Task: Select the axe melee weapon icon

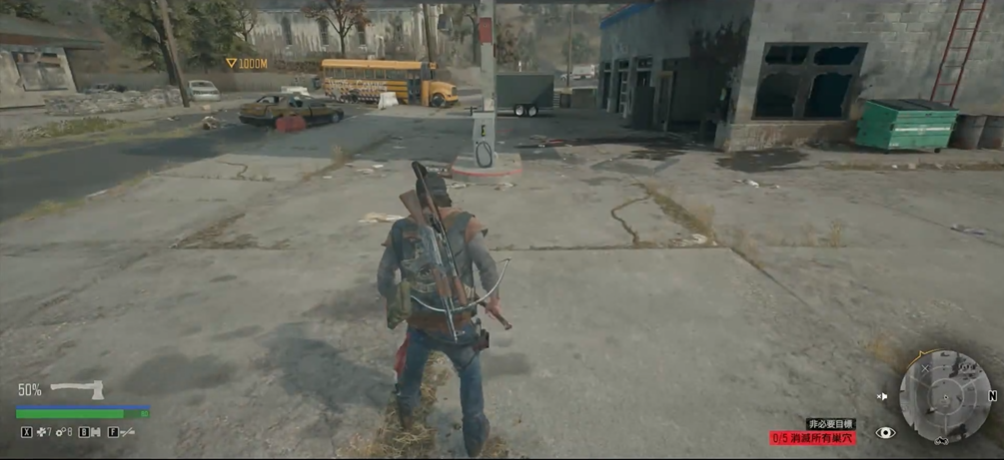Action: pos(77,390)
